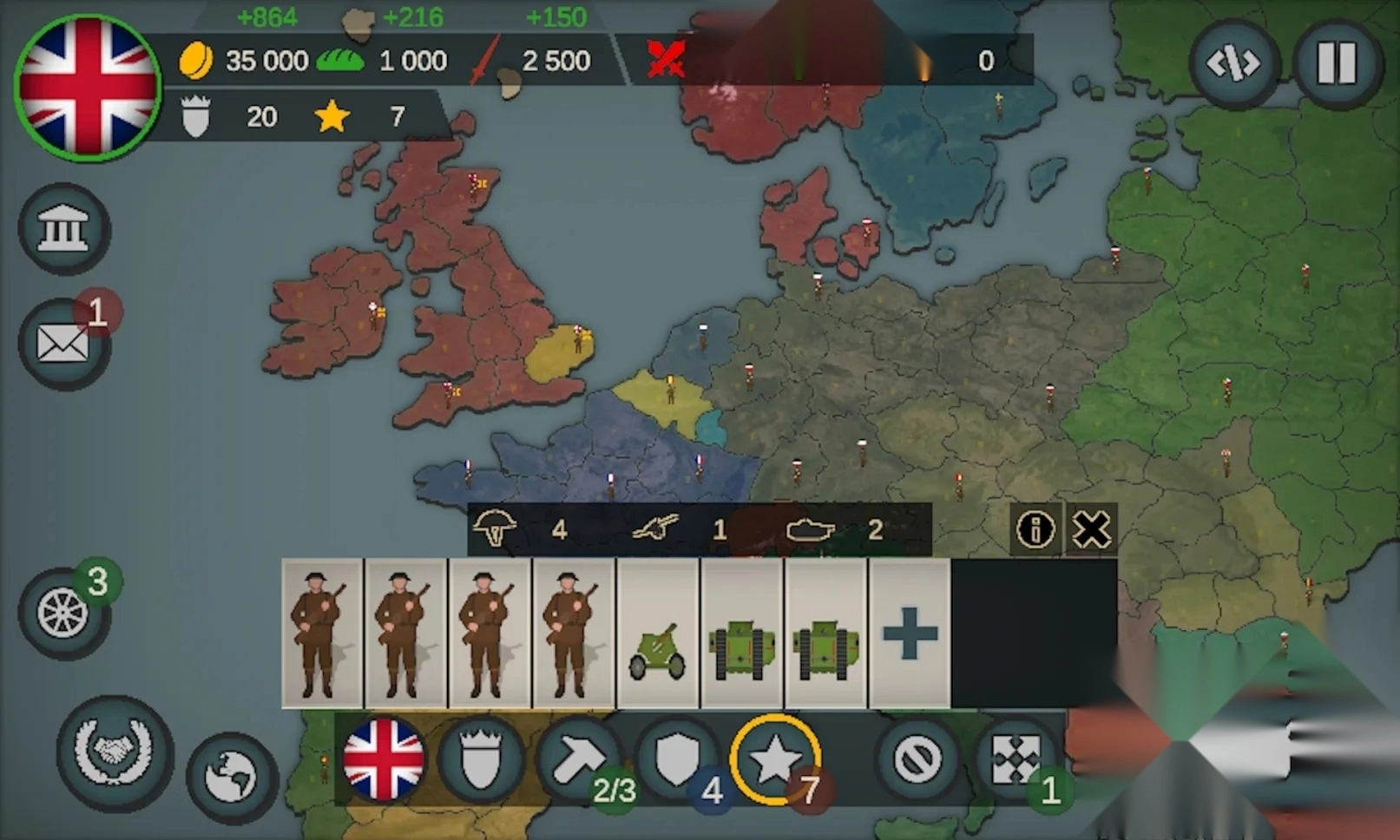Choose the highlighted star button
The width and height of the screenshot is (1400, 840).
774,760
